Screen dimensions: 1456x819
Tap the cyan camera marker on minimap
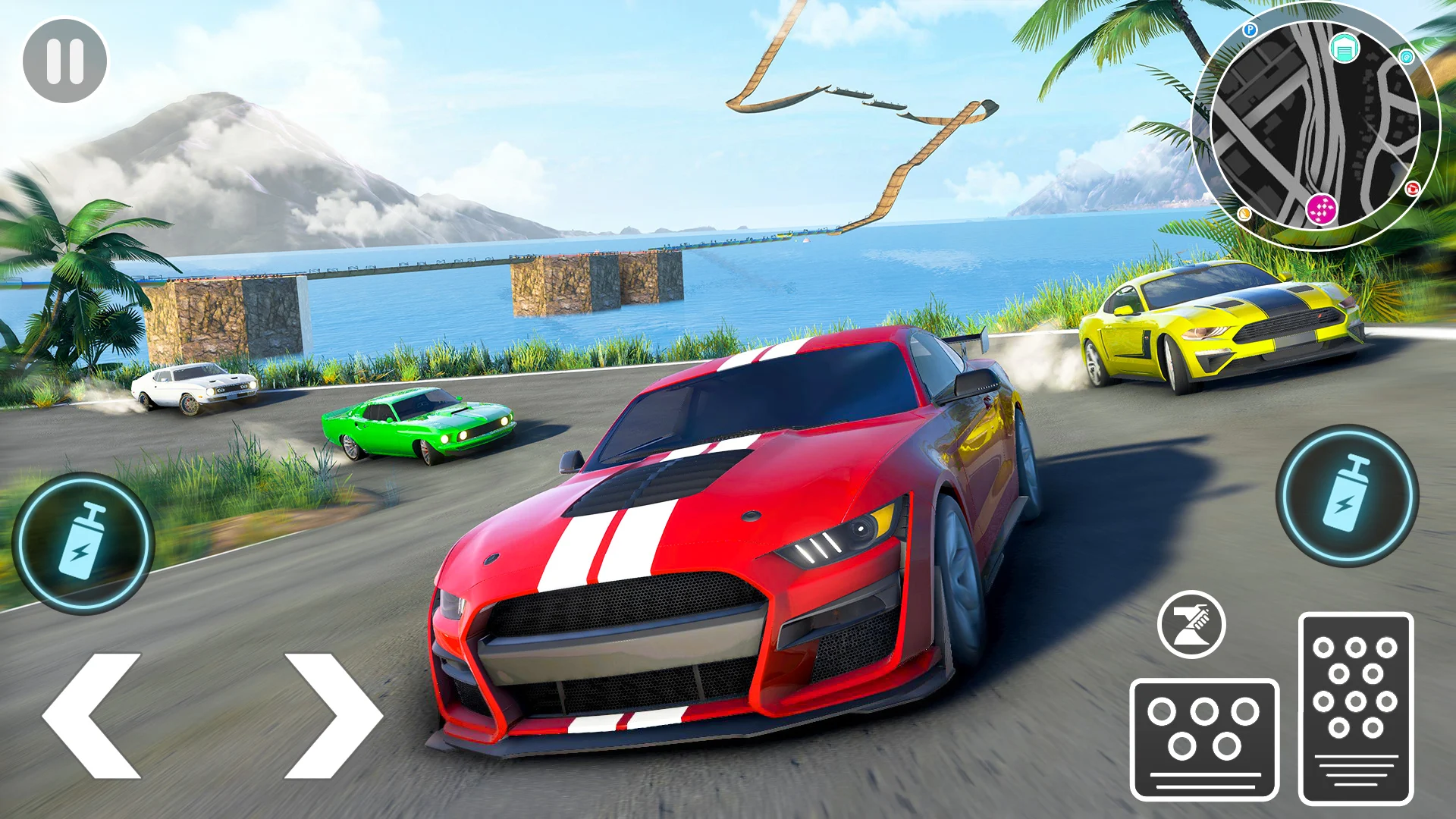[x=1407, y=56]
